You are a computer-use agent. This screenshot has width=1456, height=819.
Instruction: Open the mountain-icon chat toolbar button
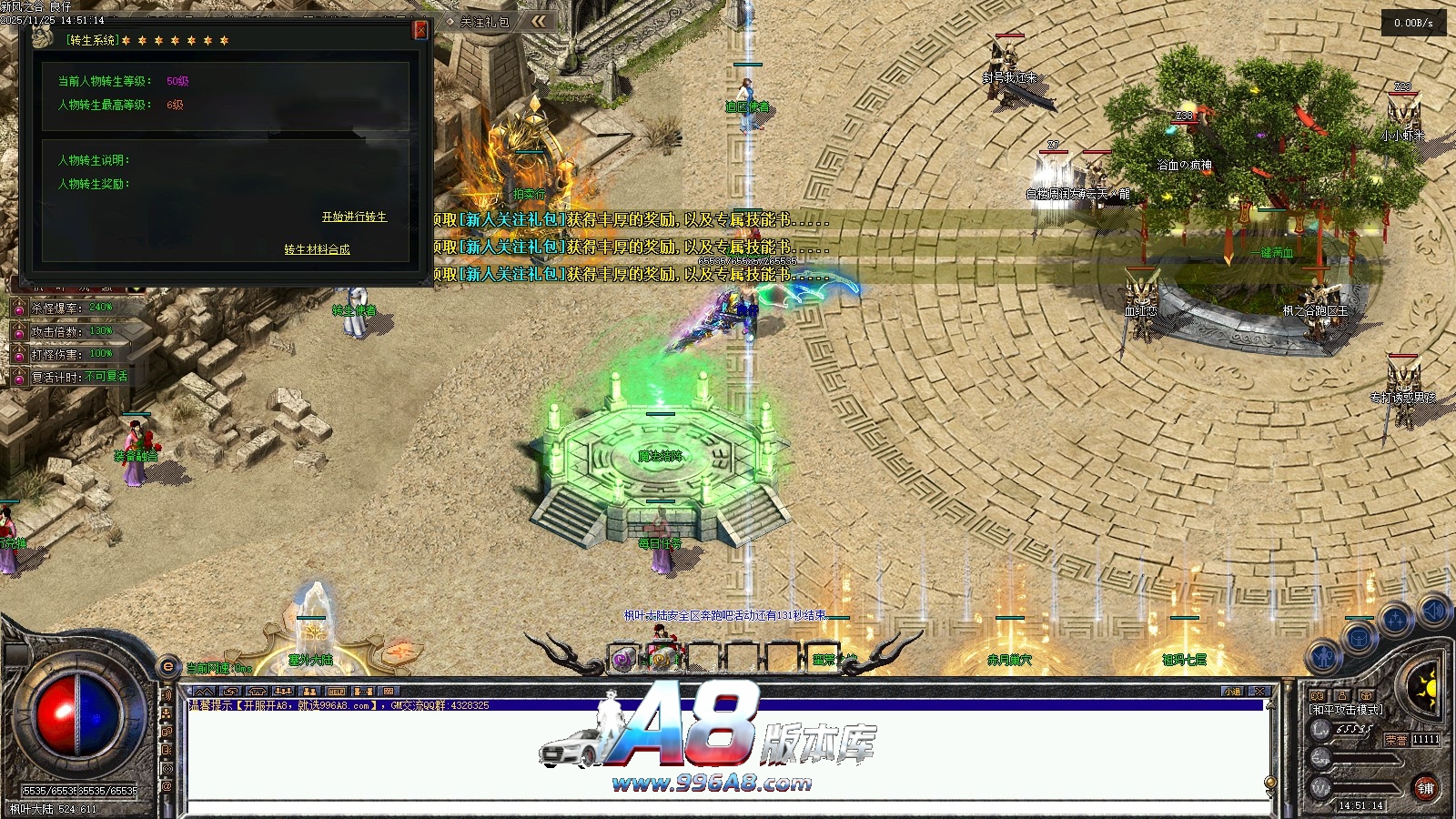pos(204,692)
